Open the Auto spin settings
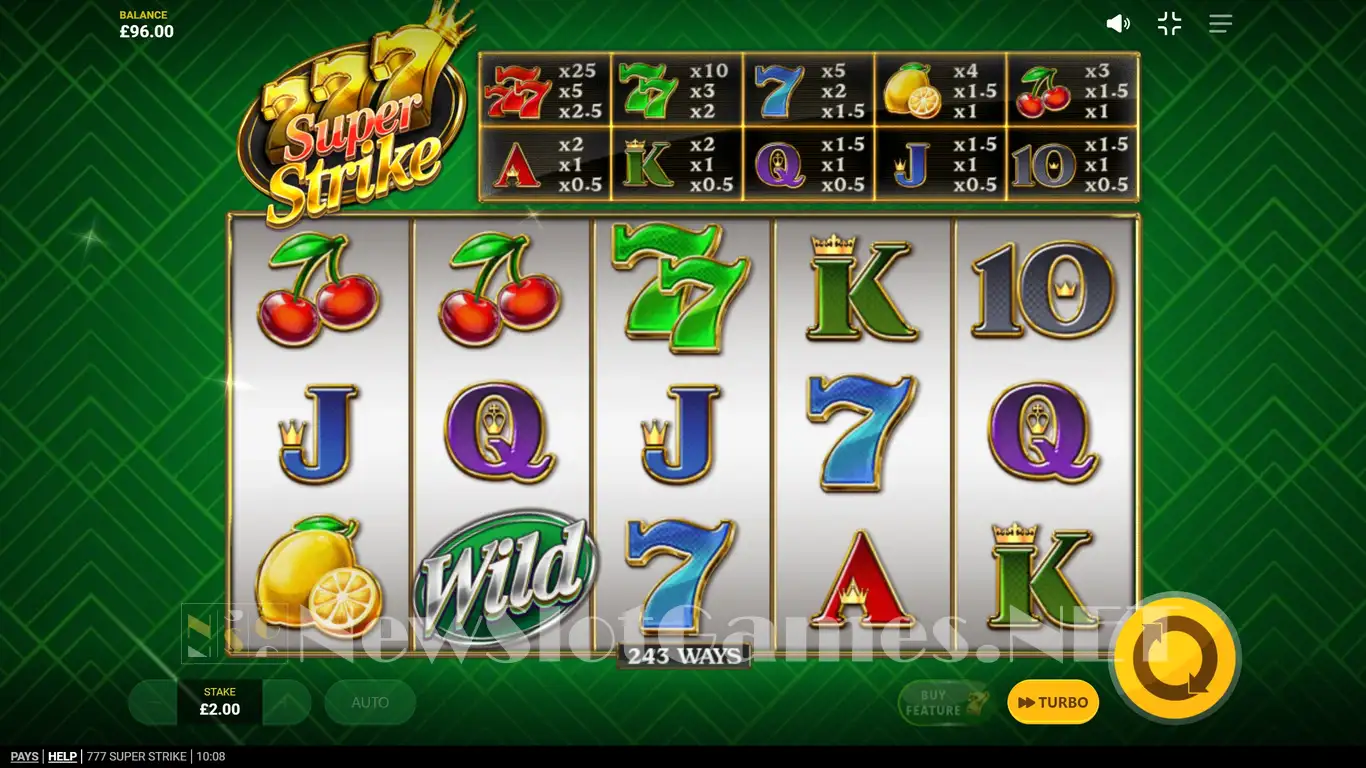Viewport: 1366px width, 768px height. tap(370, 702)
